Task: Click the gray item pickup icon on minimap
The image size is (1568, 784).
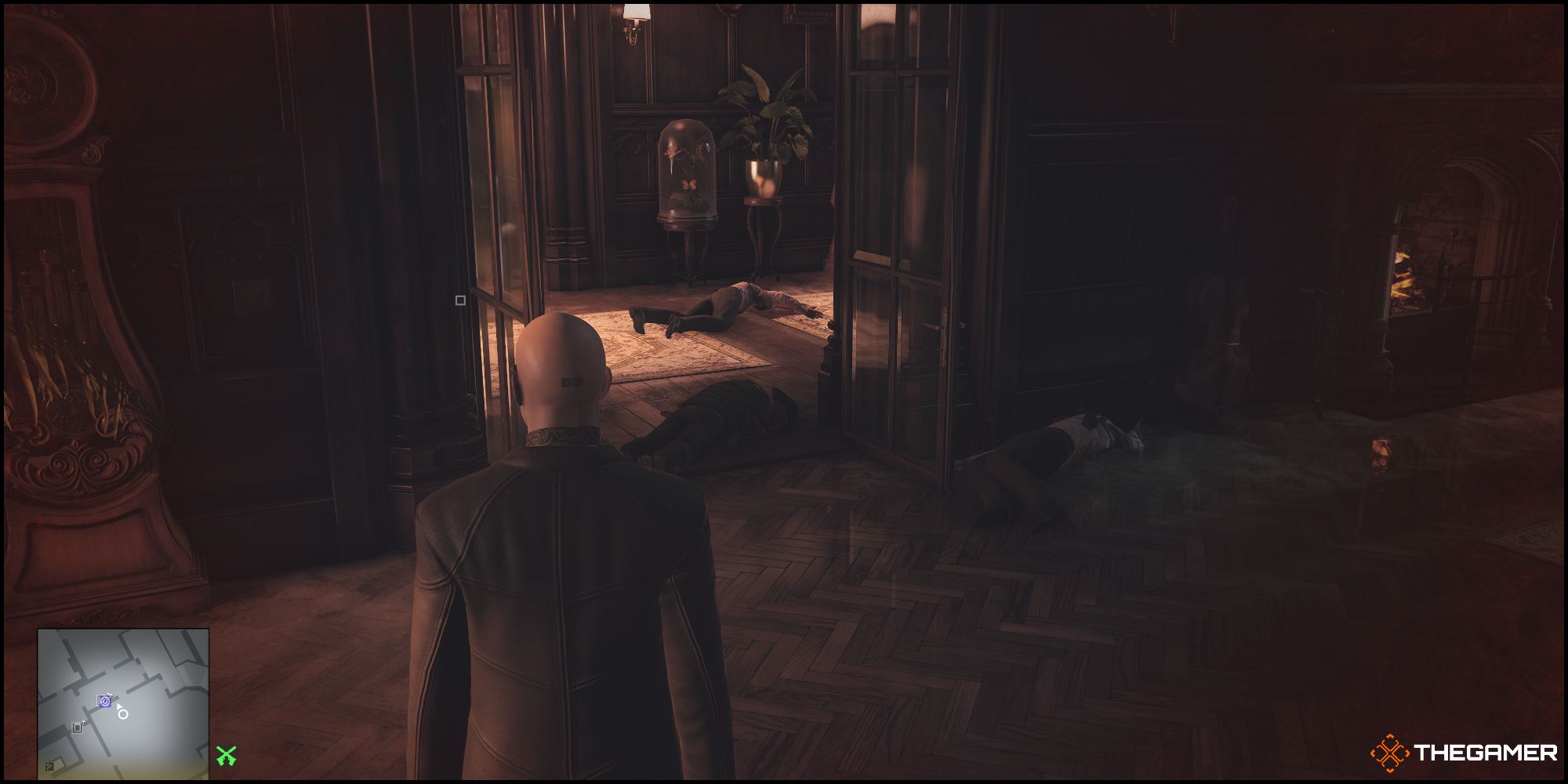Action: [77, 727]
